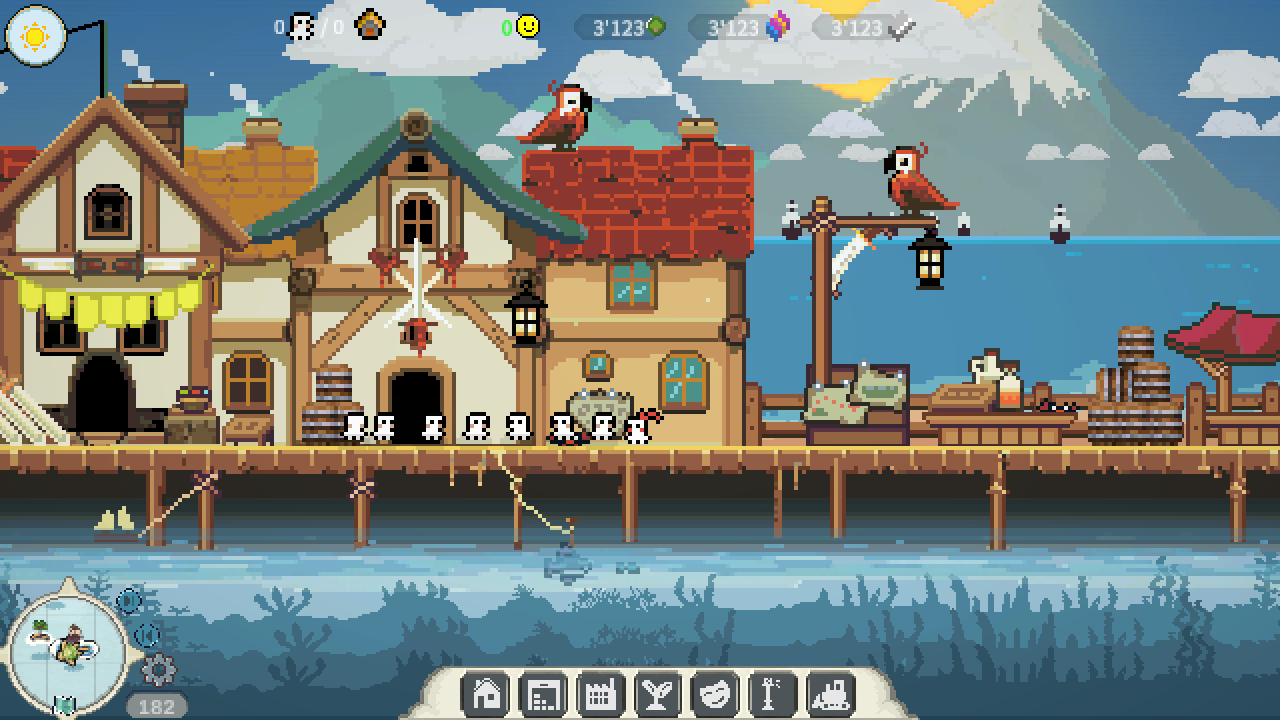This screenshot has width=1280, height=720.
Task: Click the sun day-cycle icon
Action: click(x=36, y=36)
